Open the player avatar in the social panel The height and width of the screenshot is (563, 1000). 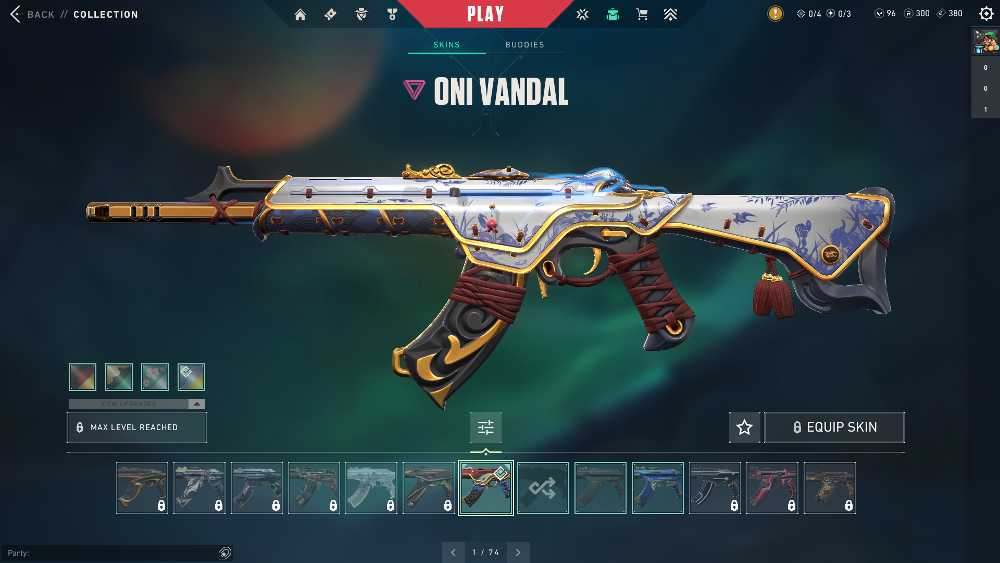point(985,40)
